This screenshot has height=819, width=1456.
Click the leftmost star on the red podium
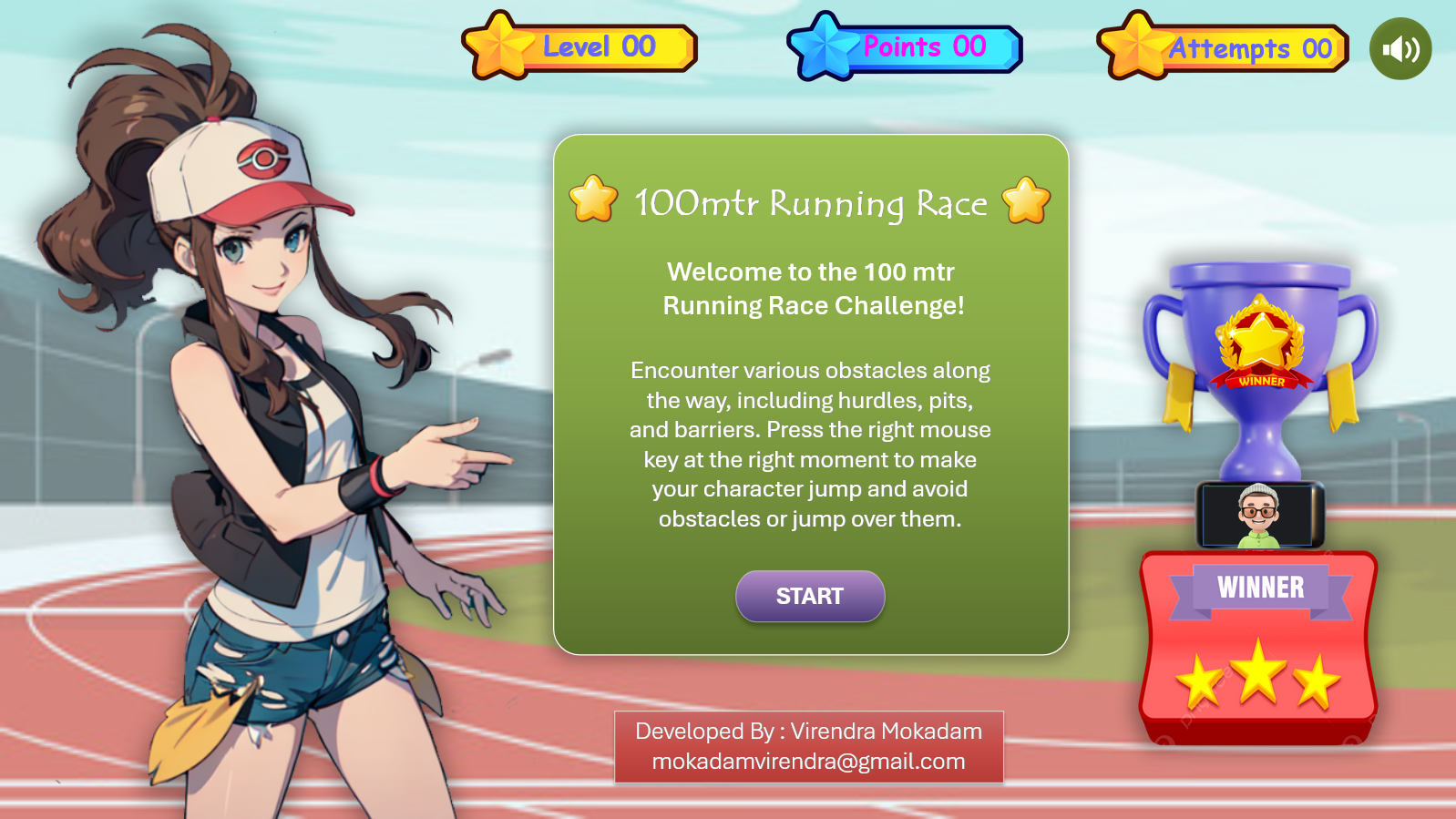[1200, 681]
